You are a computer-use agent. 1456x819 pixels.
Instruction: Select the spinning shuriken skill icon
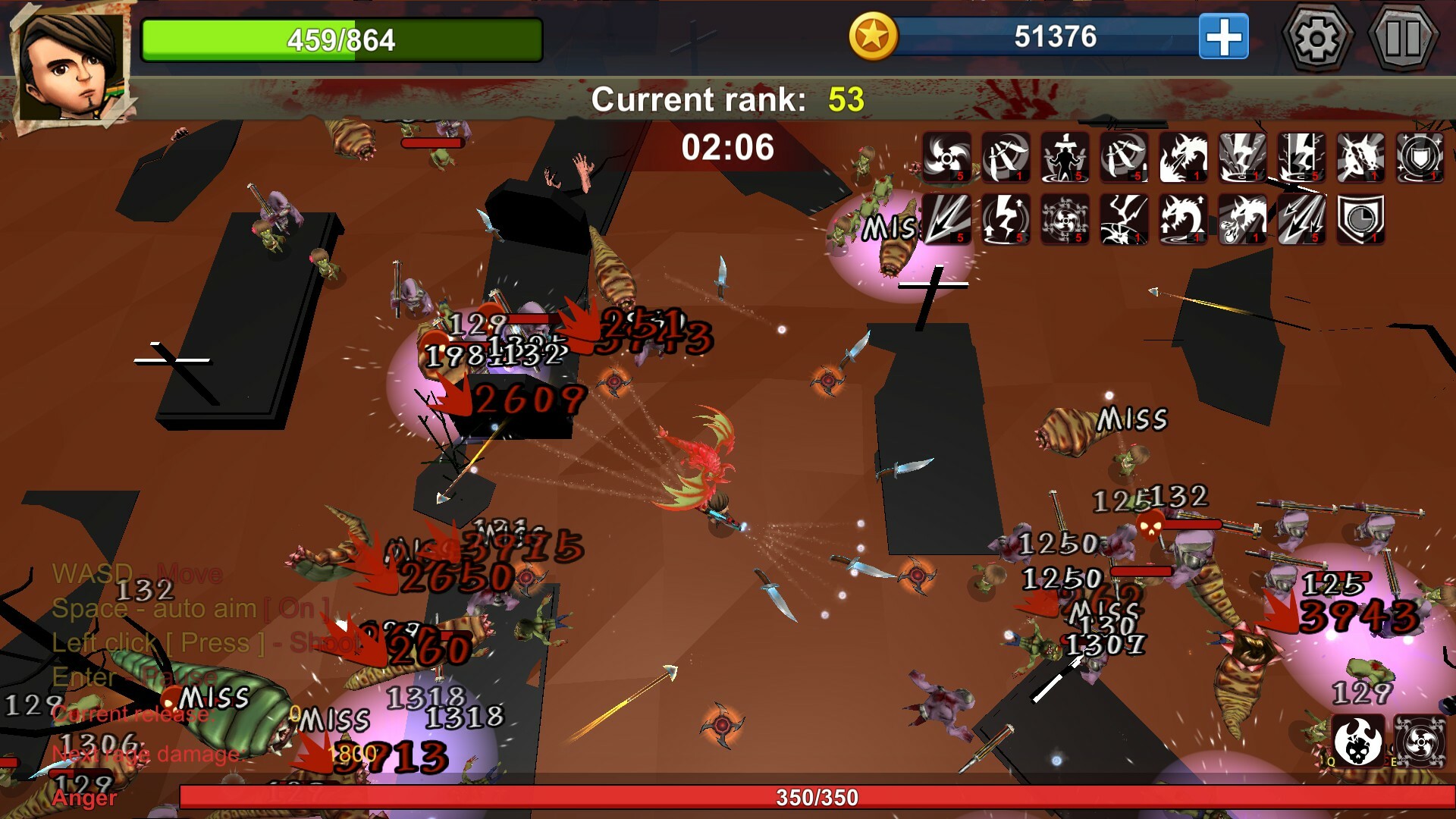tap(947, 156)
